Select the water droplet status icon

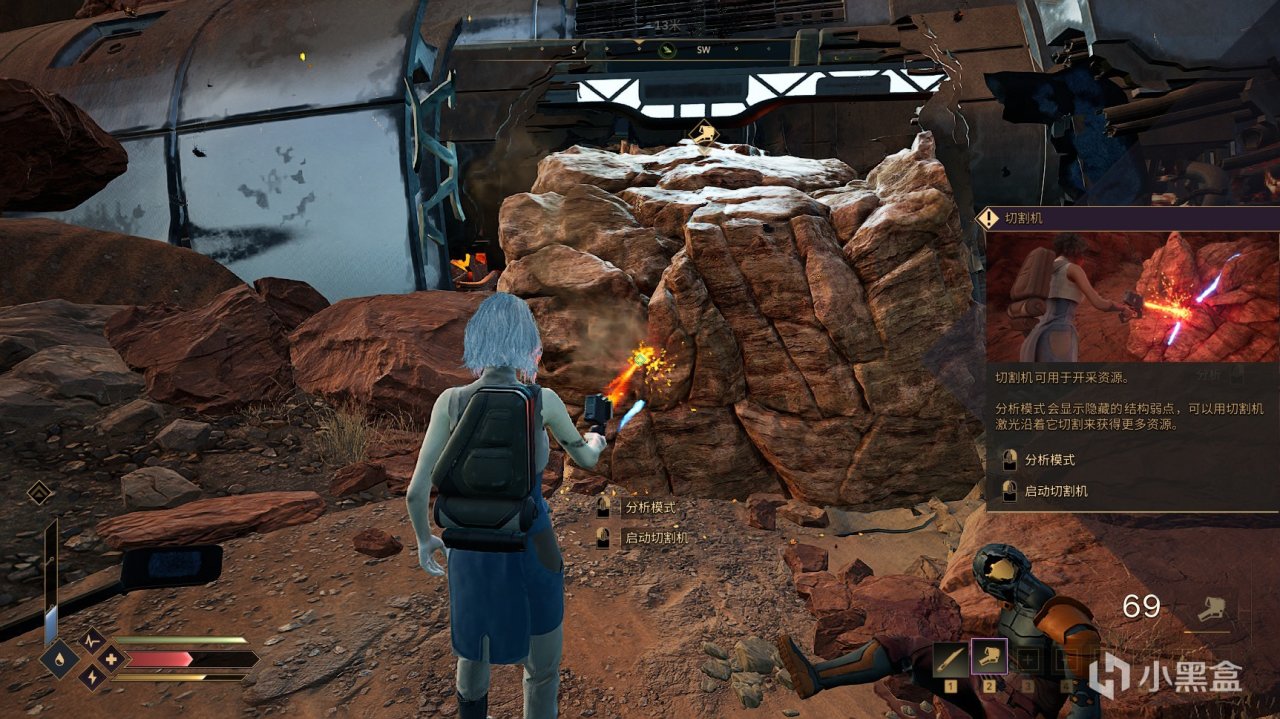pyautogui.click(x=59, y=659)
